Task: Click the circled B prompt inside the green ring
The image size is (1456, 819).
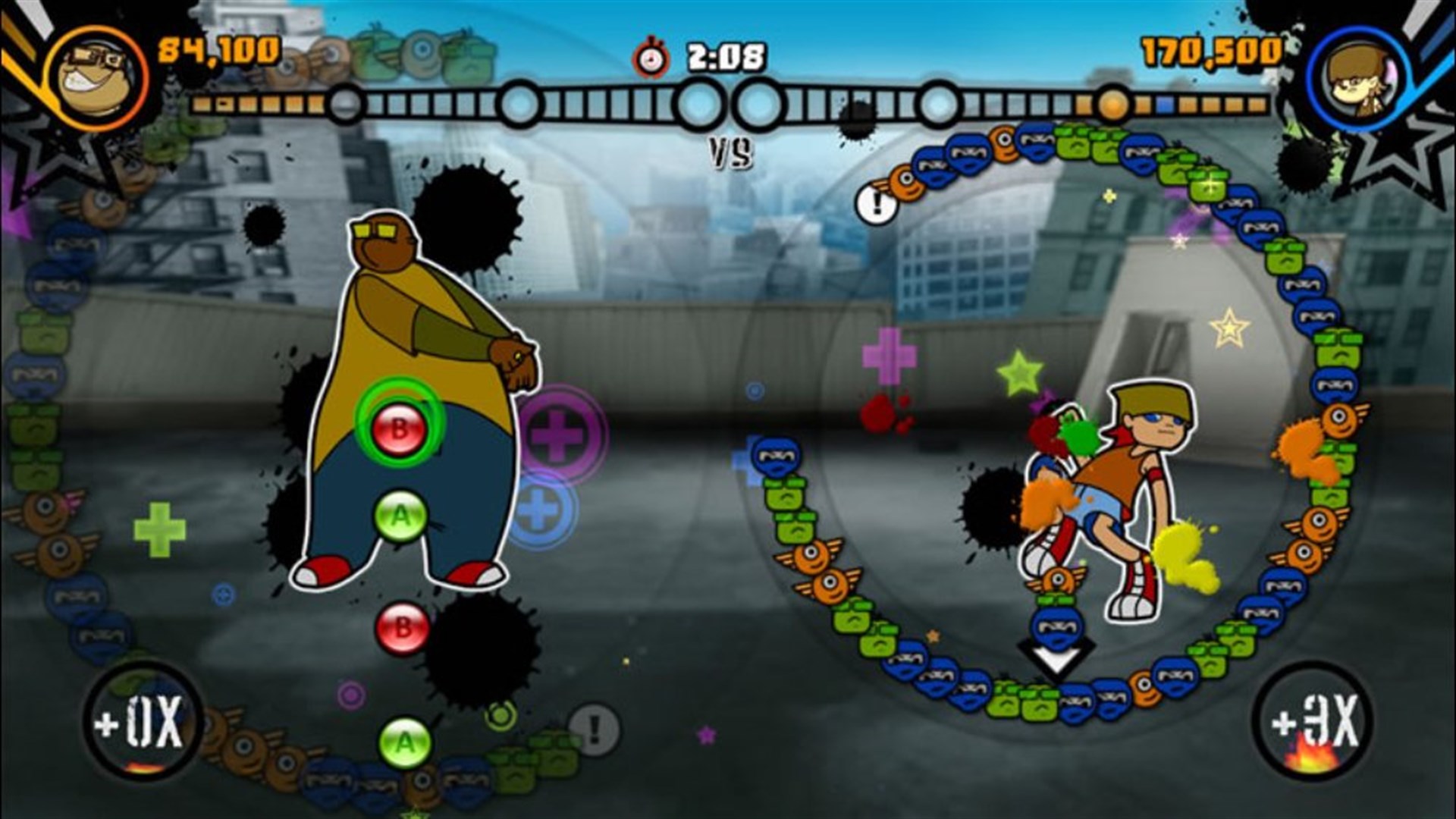Action: (x=400, y=427)
